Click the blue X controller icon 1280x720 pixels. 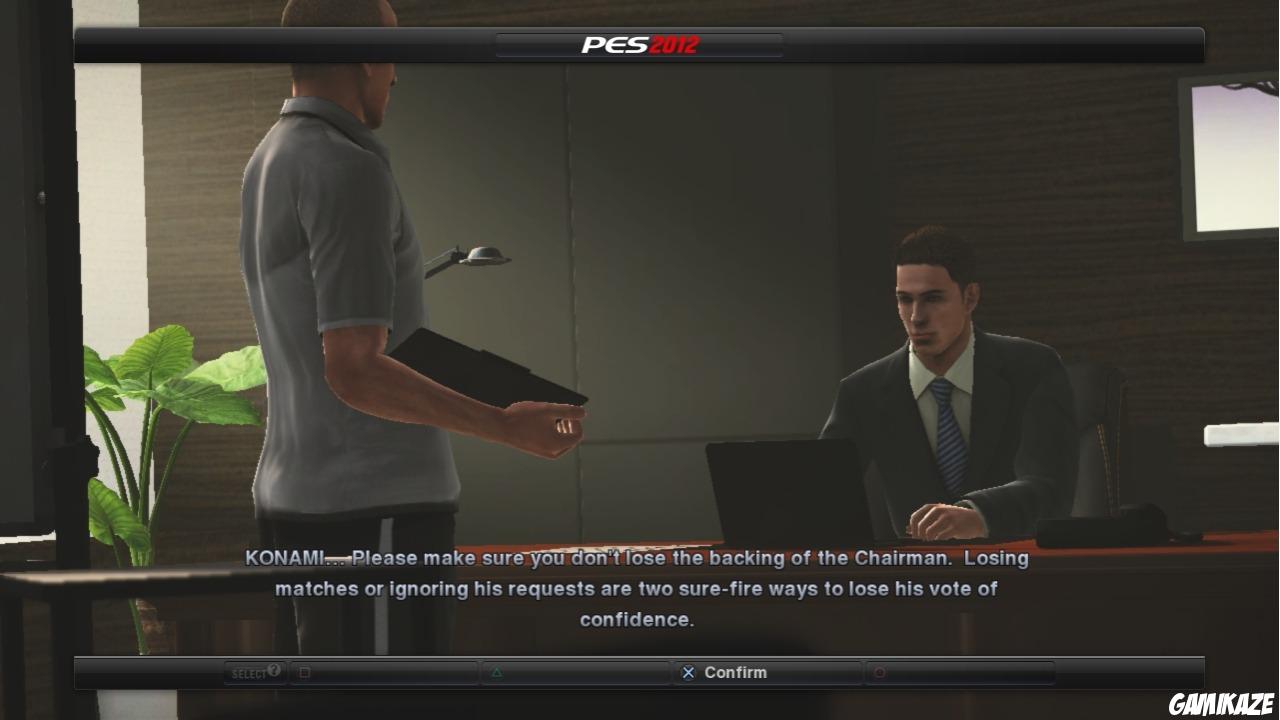coord(688,672)
